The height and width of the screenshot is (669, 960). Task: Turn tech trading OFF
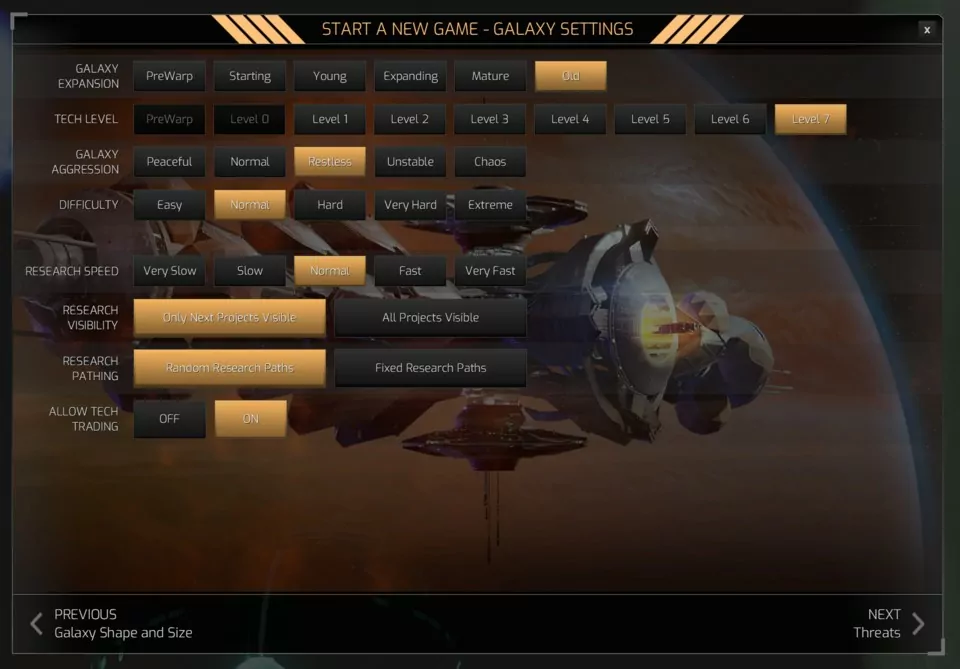169,419
